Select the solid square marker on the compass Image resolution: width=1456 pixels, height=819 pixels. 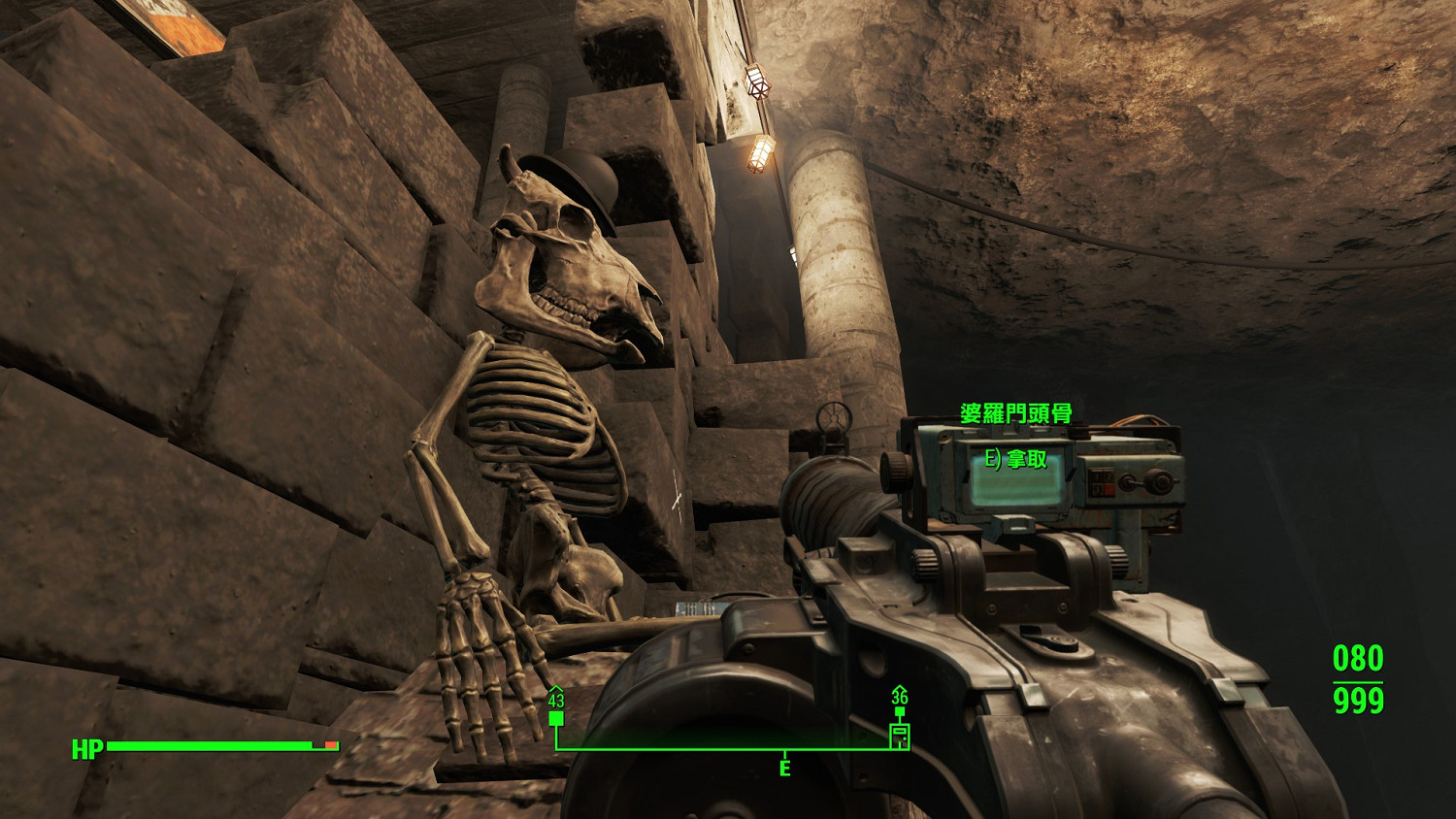coord(556,718)
